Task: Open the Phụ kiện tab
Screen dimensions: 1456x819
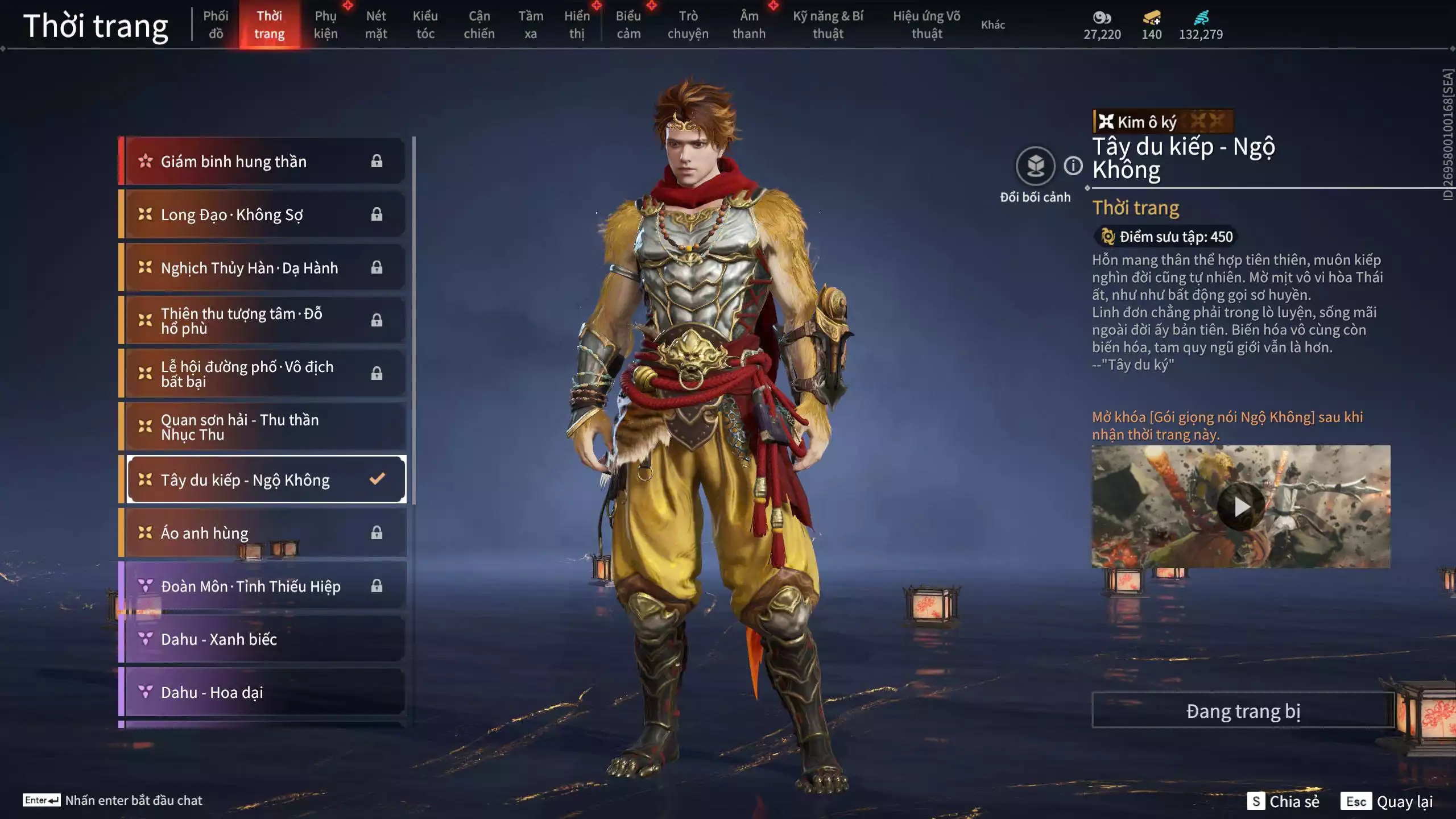Action: [325, 24]
